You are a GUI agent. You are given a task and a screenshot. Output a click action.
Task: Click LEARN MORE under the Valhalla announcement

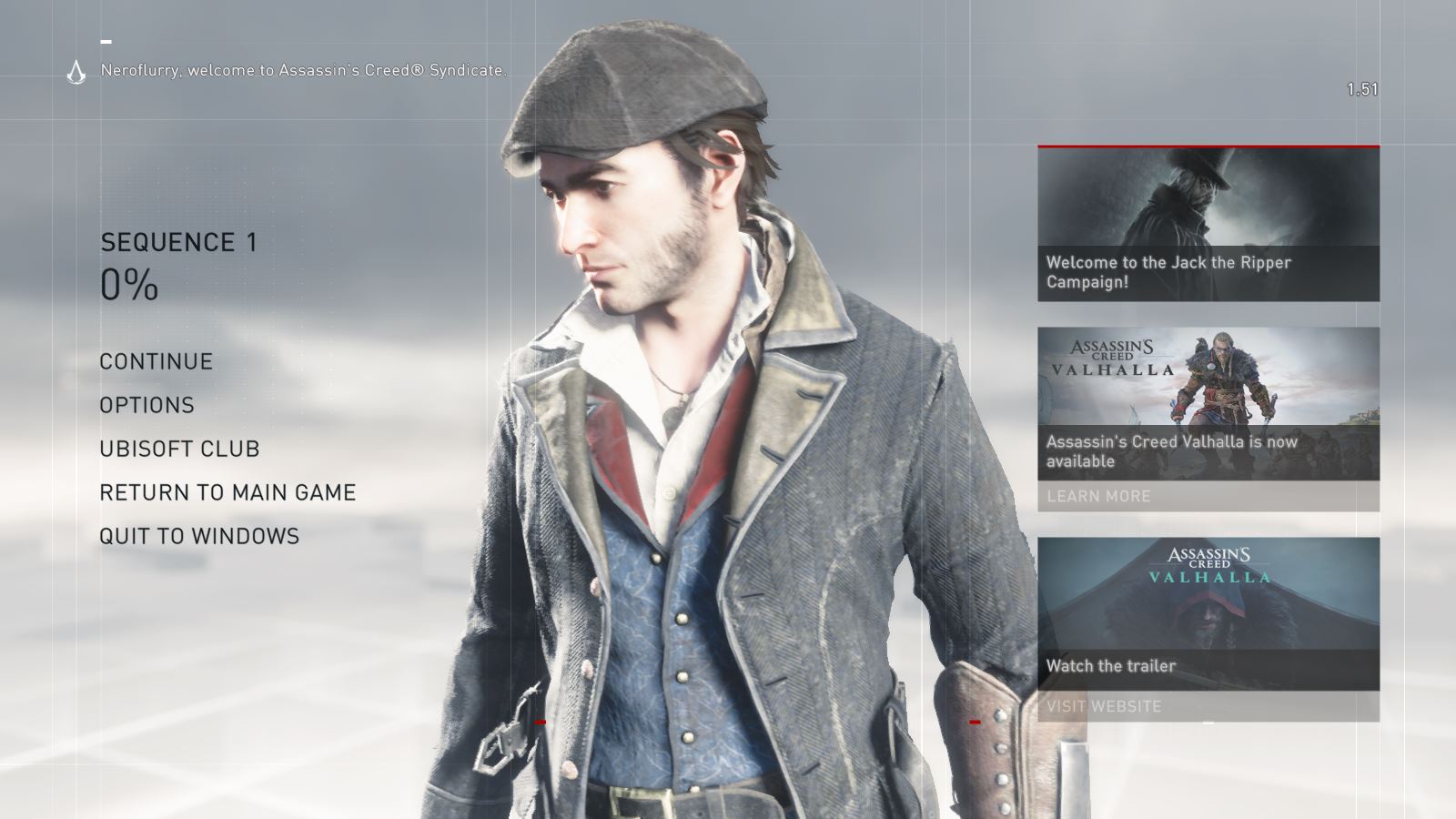click(x=1098, y=497)
